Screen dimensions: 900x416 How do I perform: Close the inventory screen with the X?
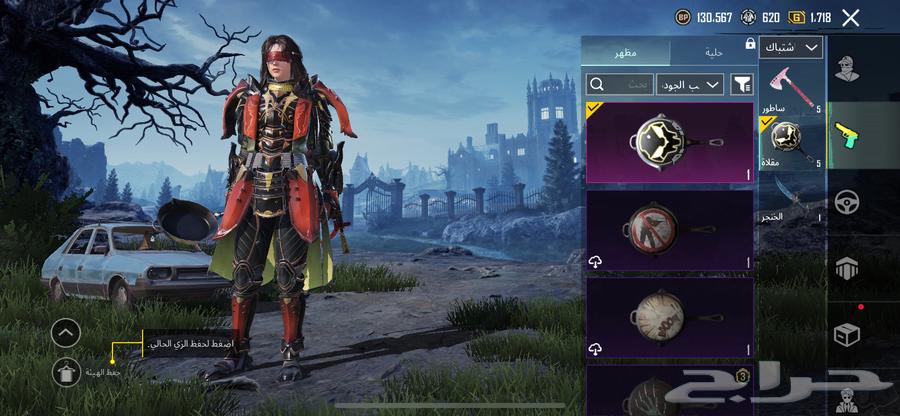(850, 17)
